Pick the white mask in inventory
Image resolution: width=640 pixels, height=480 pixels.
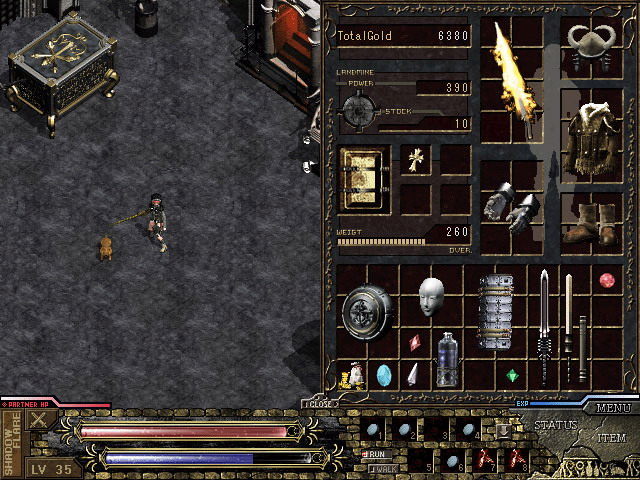click(431, 297)
